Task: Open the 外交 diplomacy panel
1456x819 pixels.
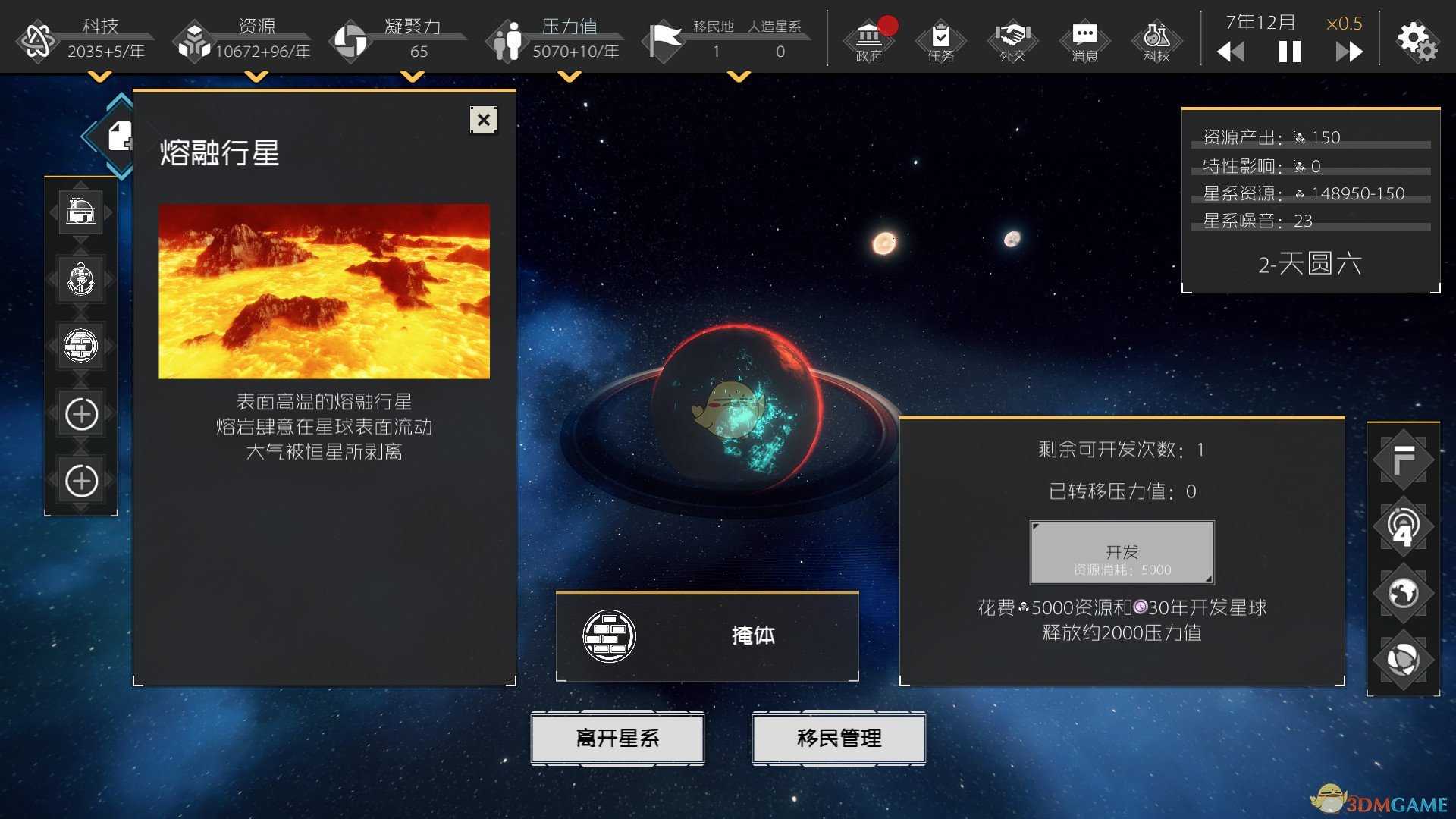Action: point(1012,42)
